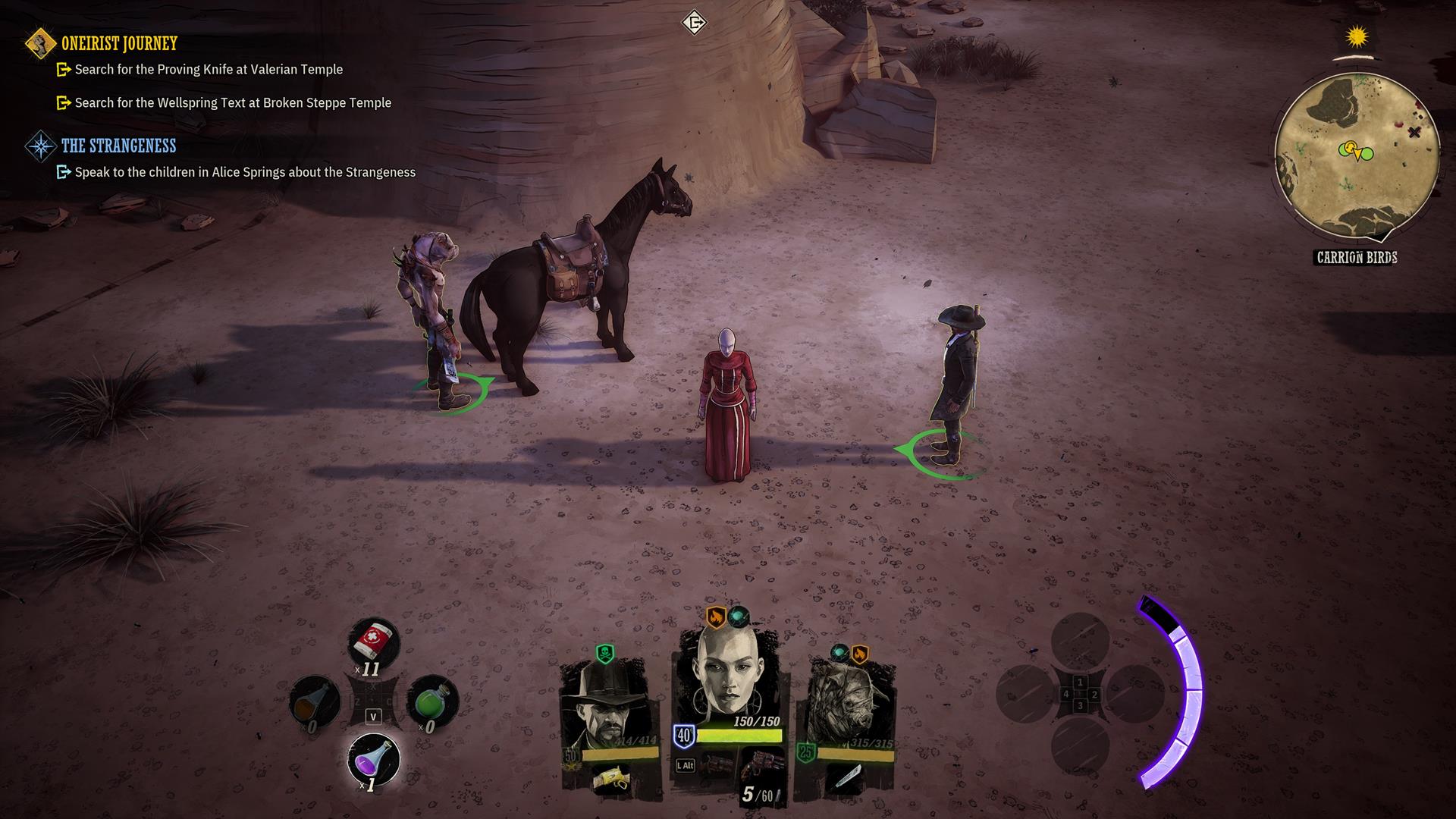The width and height of the screenshot is (1456, 819).
Task: Select the Alice Springs children objective
Action: [x=245, y=172]
